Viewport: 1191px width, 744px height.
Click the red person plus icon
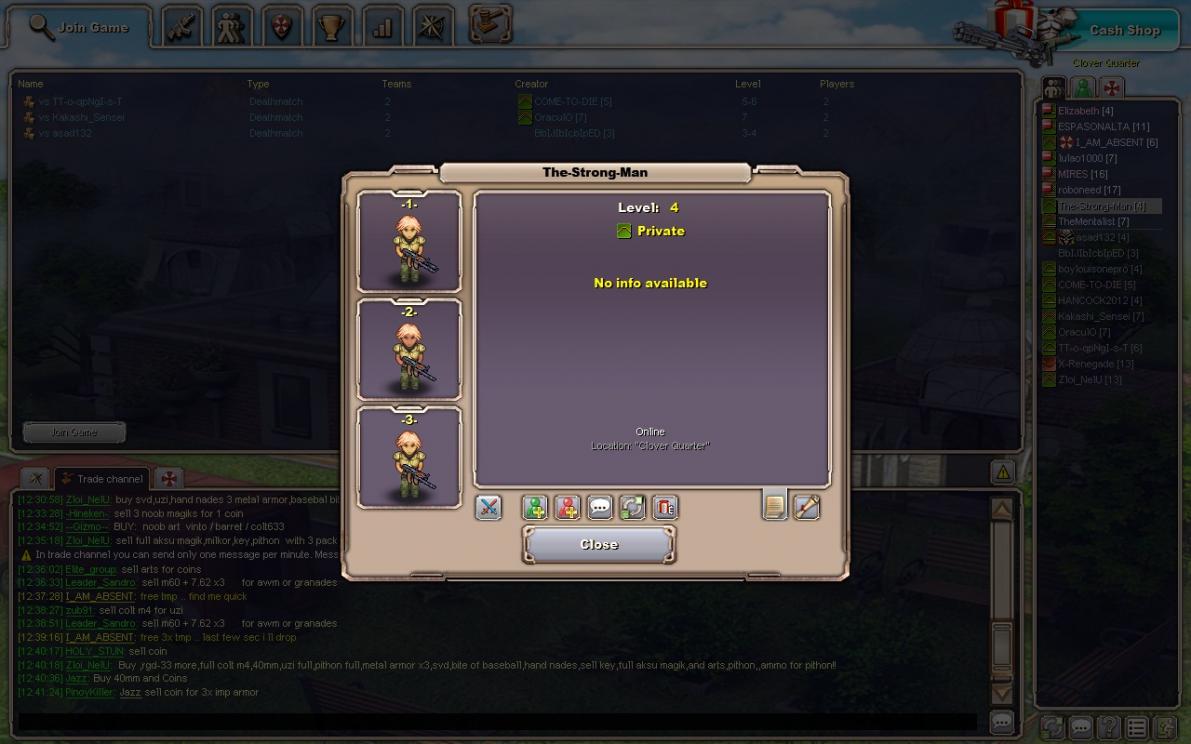(567, 507)
